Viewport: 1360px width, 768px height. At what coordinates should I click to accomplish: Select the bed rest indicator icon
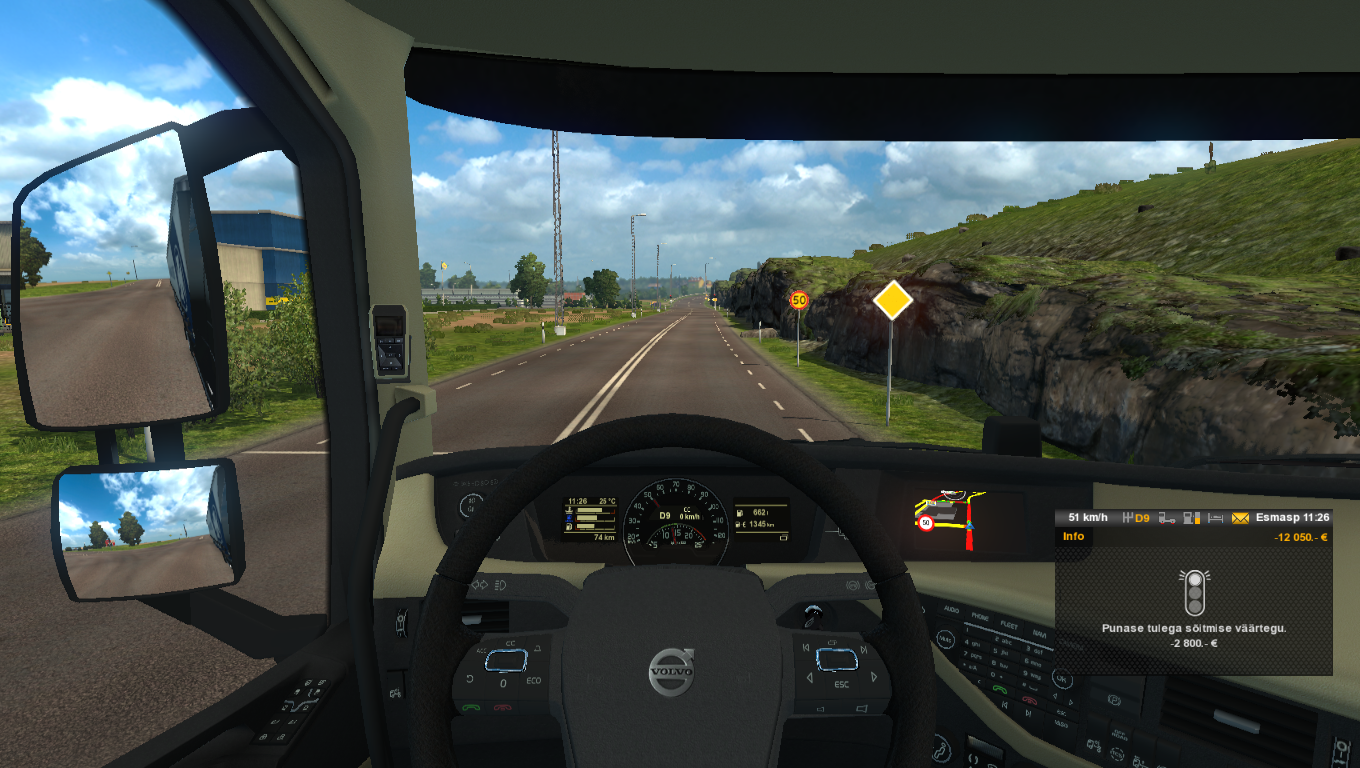coord(1215,518)
